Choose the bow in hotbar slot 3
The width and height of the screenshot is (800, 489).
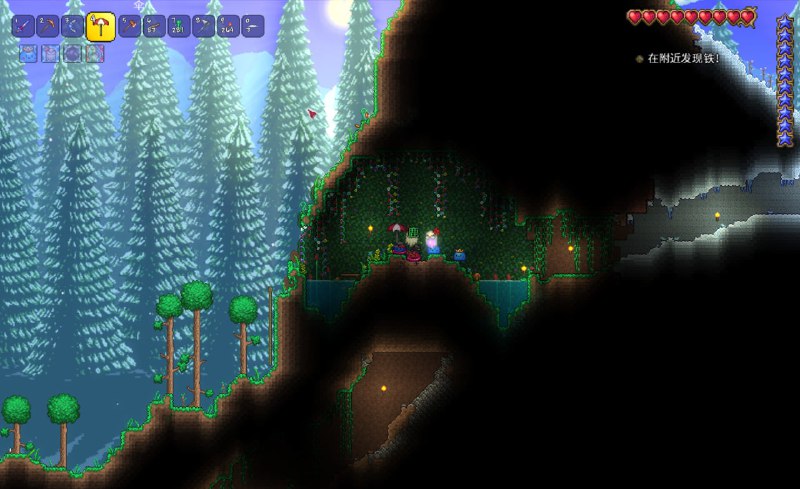pos(73,26)
